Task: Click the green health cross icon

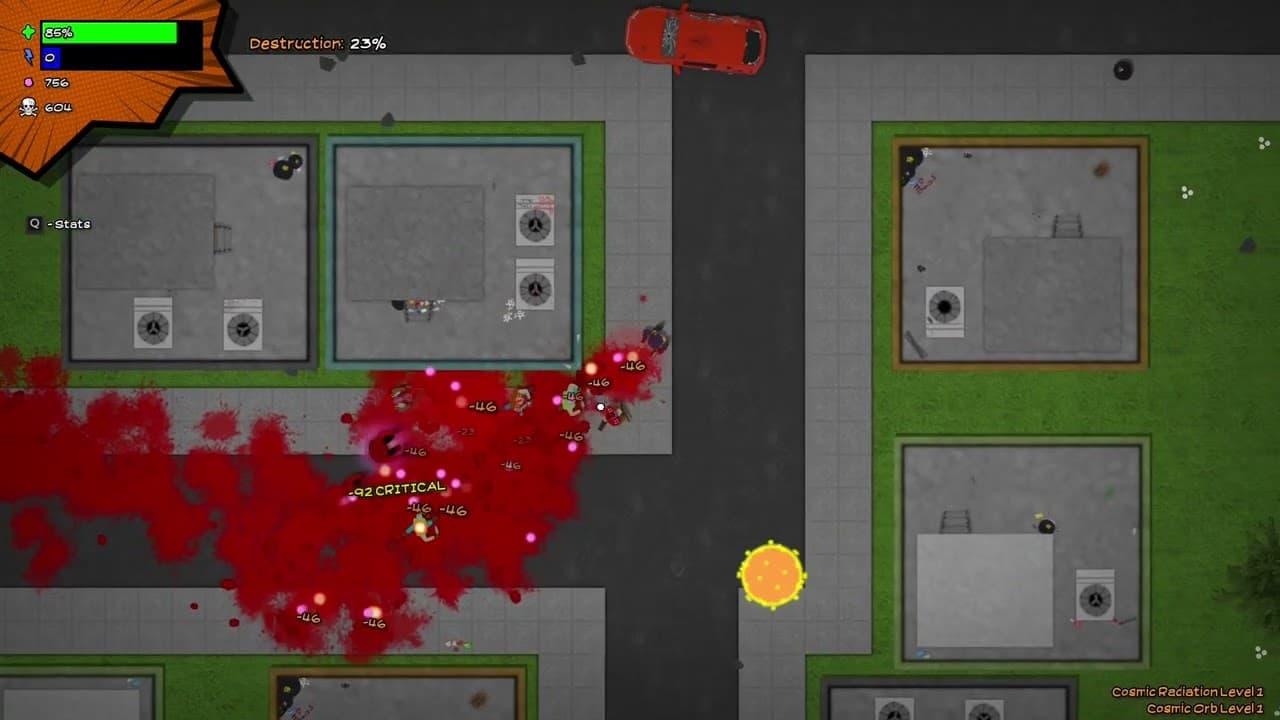Action: tap(27, 32)
